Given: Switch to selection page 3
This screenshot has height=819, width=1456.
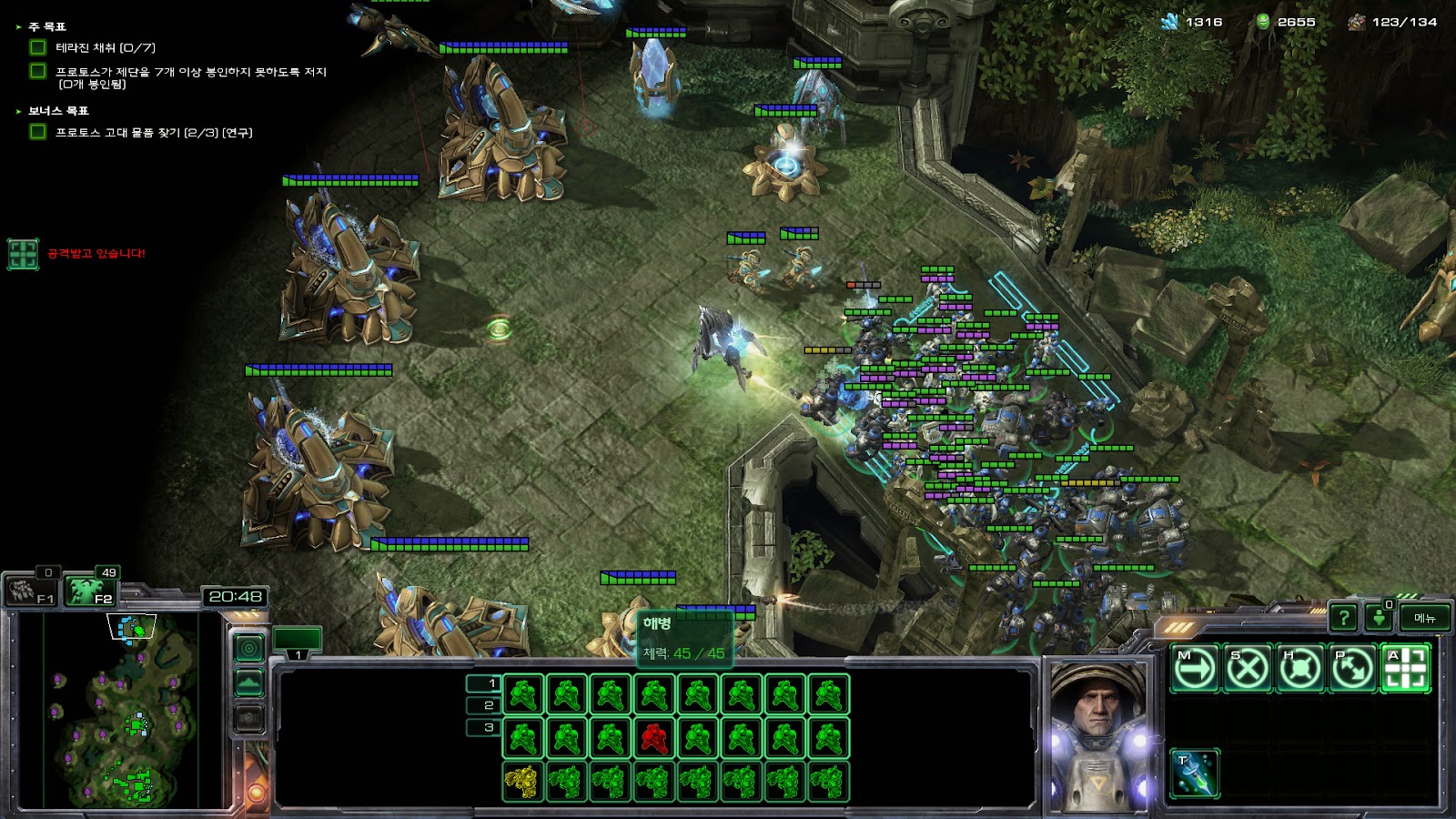Looking at the screenshot, I should [x=483, y=727].
